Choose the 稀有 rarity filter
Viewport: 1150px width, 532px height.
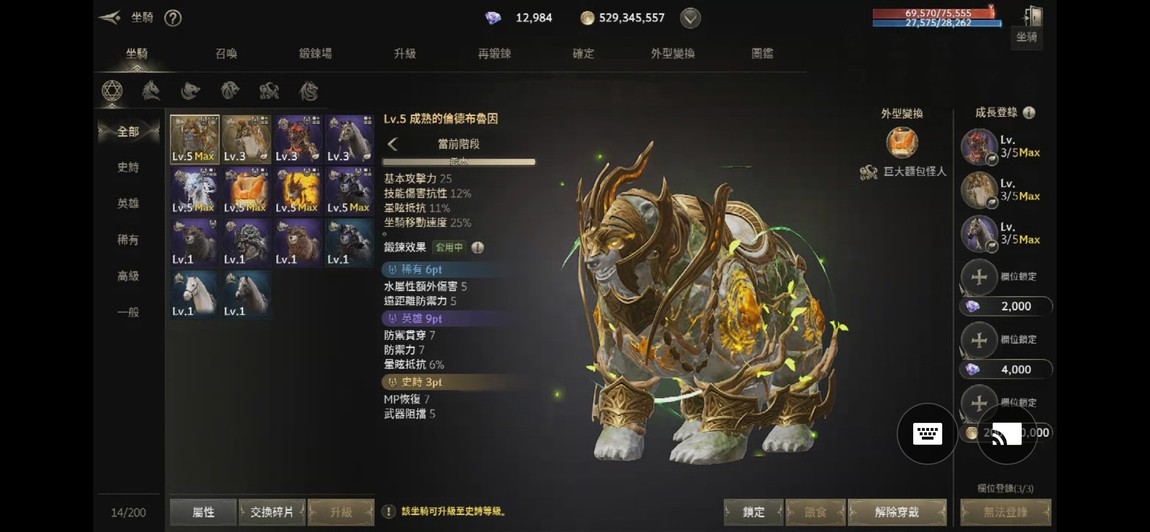(x=128, y=240)
